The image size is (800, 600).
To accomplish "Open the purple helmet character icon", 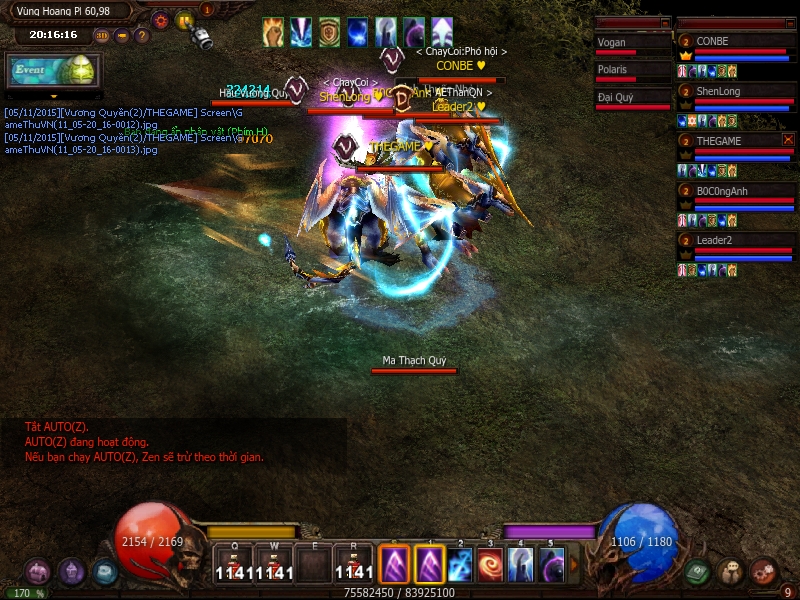I will click(x=71, y=572).
